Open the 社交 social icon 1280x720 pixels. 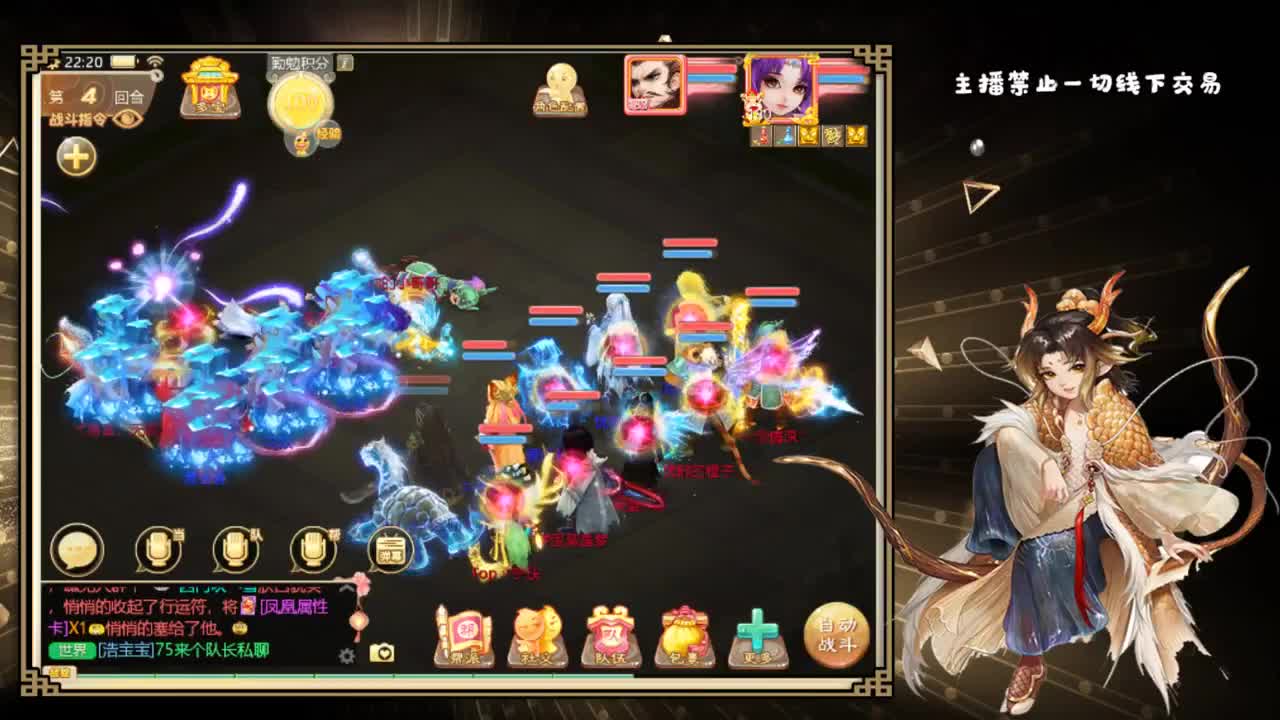[x=536, y=632]
